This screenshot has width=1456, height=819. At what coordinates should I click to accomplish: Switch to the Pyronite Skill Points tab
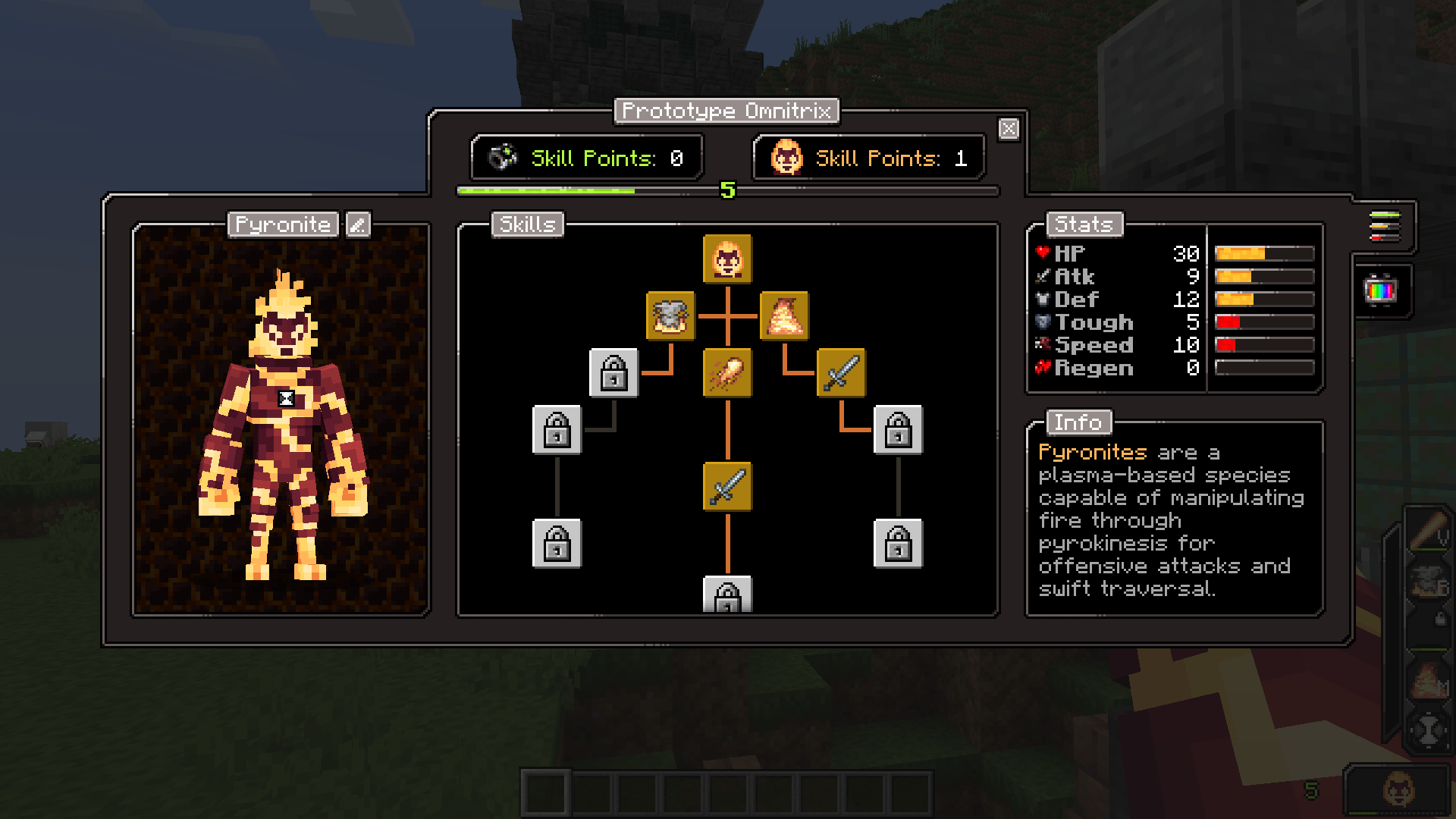(868, 157)
